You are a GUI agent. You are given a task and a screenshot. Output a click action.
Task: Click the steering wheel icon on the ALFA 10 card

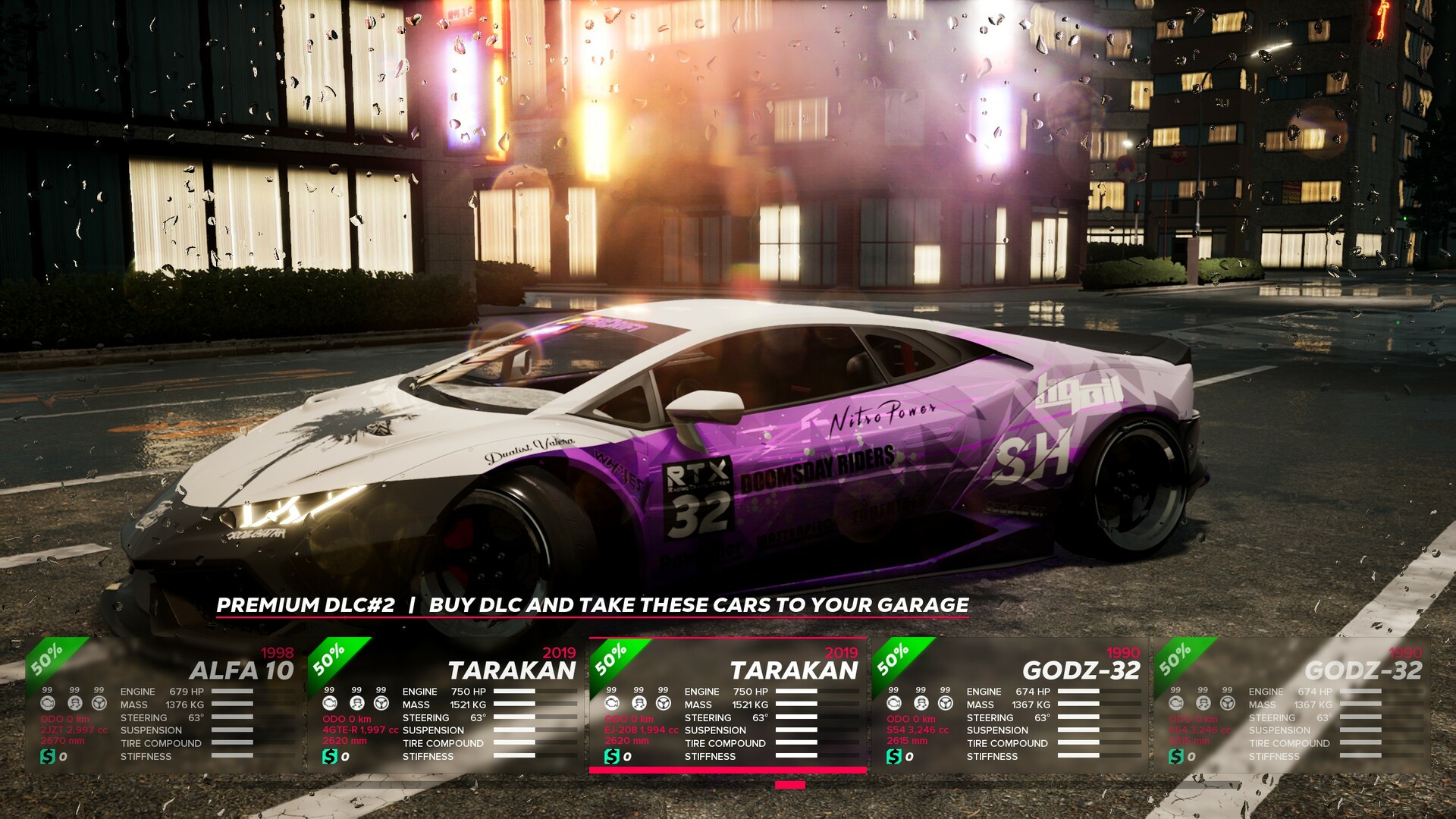point(99,704)
